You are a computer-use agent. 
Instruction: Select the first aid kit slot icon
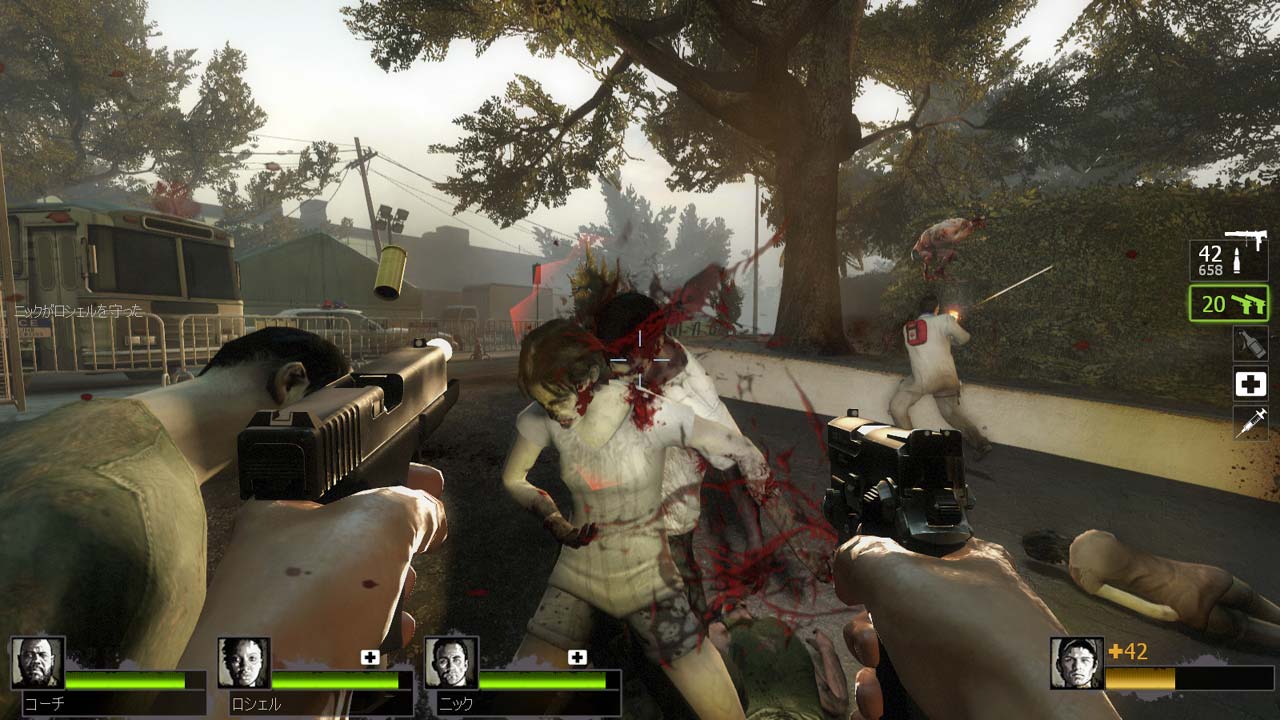pos(1252,383)
